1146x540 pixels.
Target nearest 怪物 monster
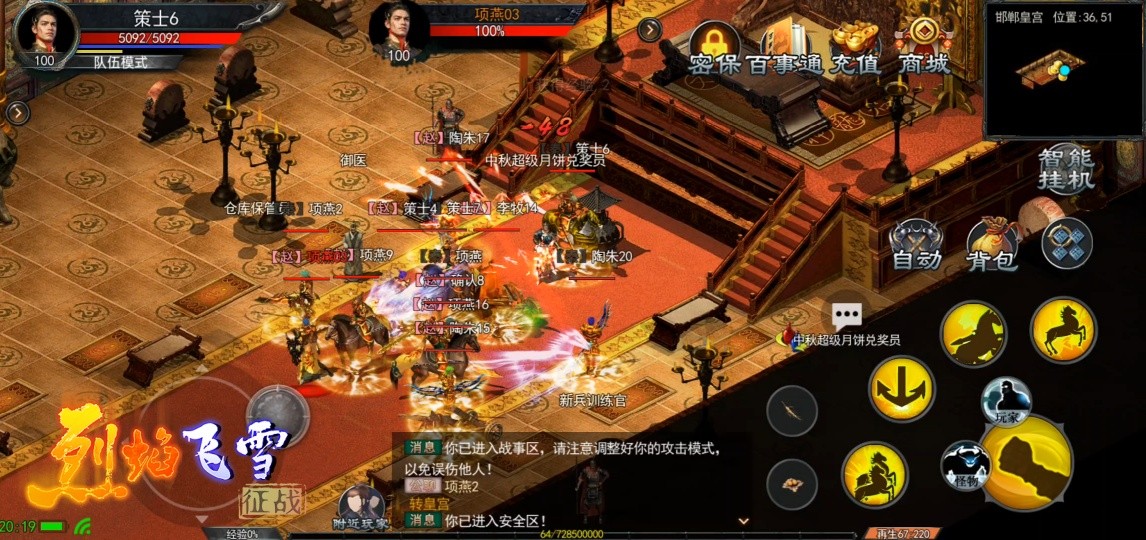tap(964, 465)
